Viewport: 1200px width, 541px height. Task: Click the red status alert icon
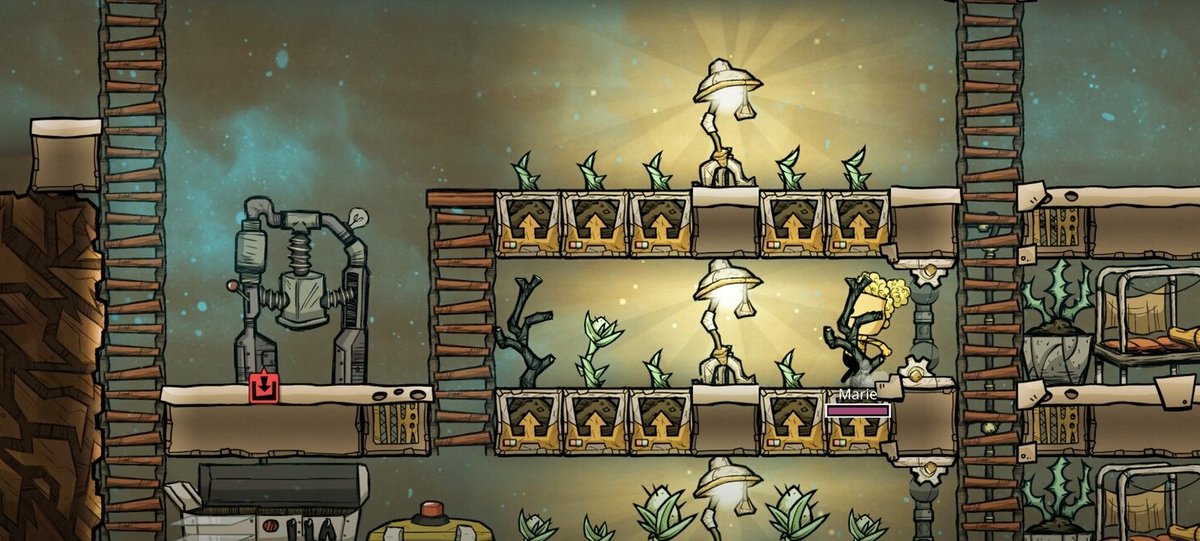tap(264, 387)
